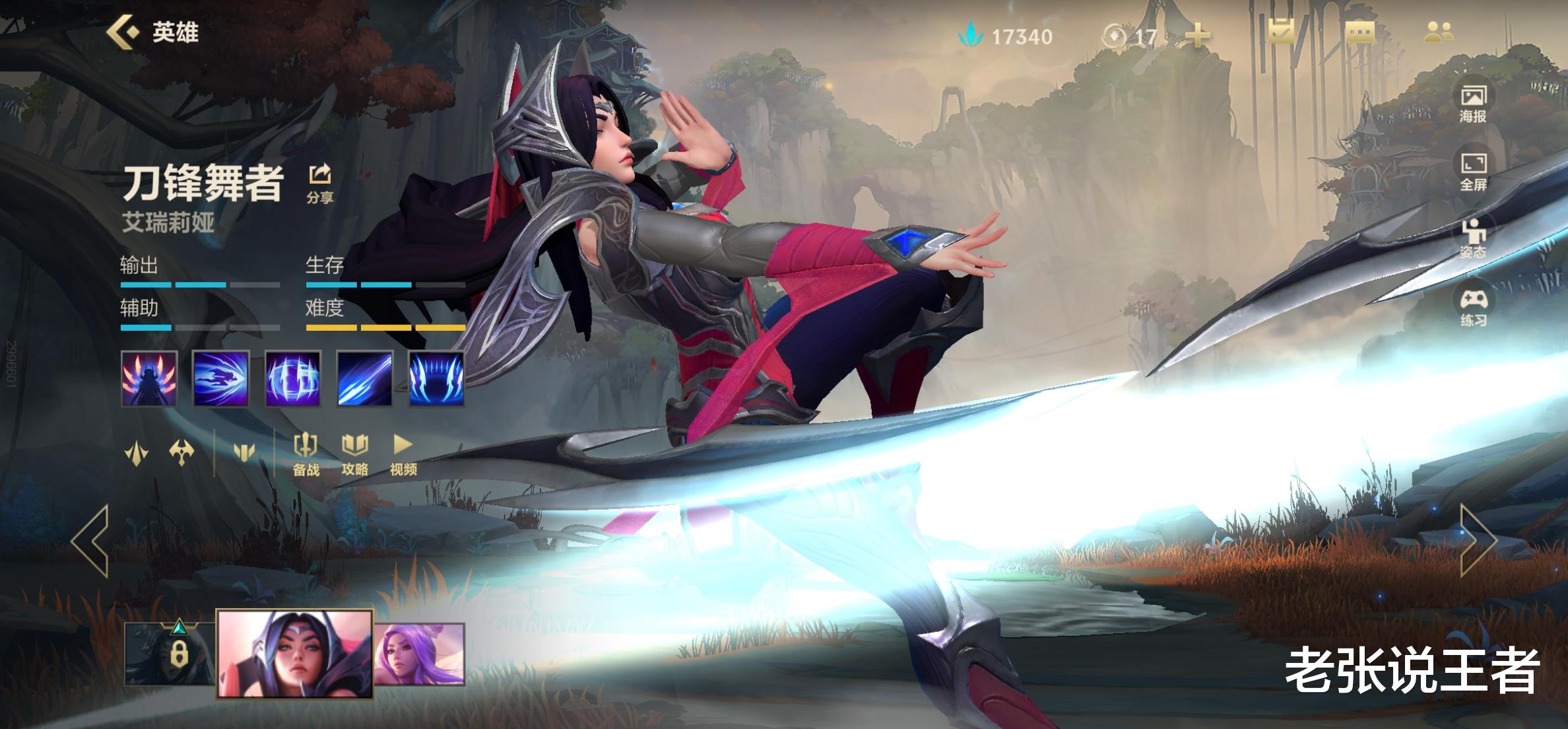This screenshot has width=1568, height=729.
Task: Select the blue sphere shield ability icon
Action: pyautogui.click(x=293, y=378)
